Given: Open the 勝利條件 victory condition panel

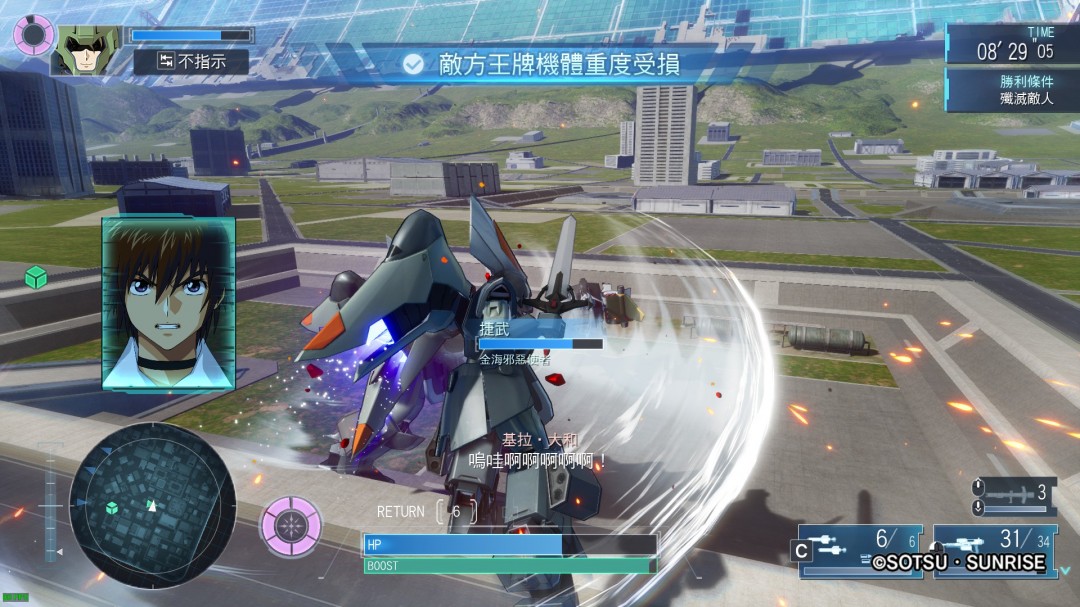Looking at the screenshot, I should [1012, 90].
